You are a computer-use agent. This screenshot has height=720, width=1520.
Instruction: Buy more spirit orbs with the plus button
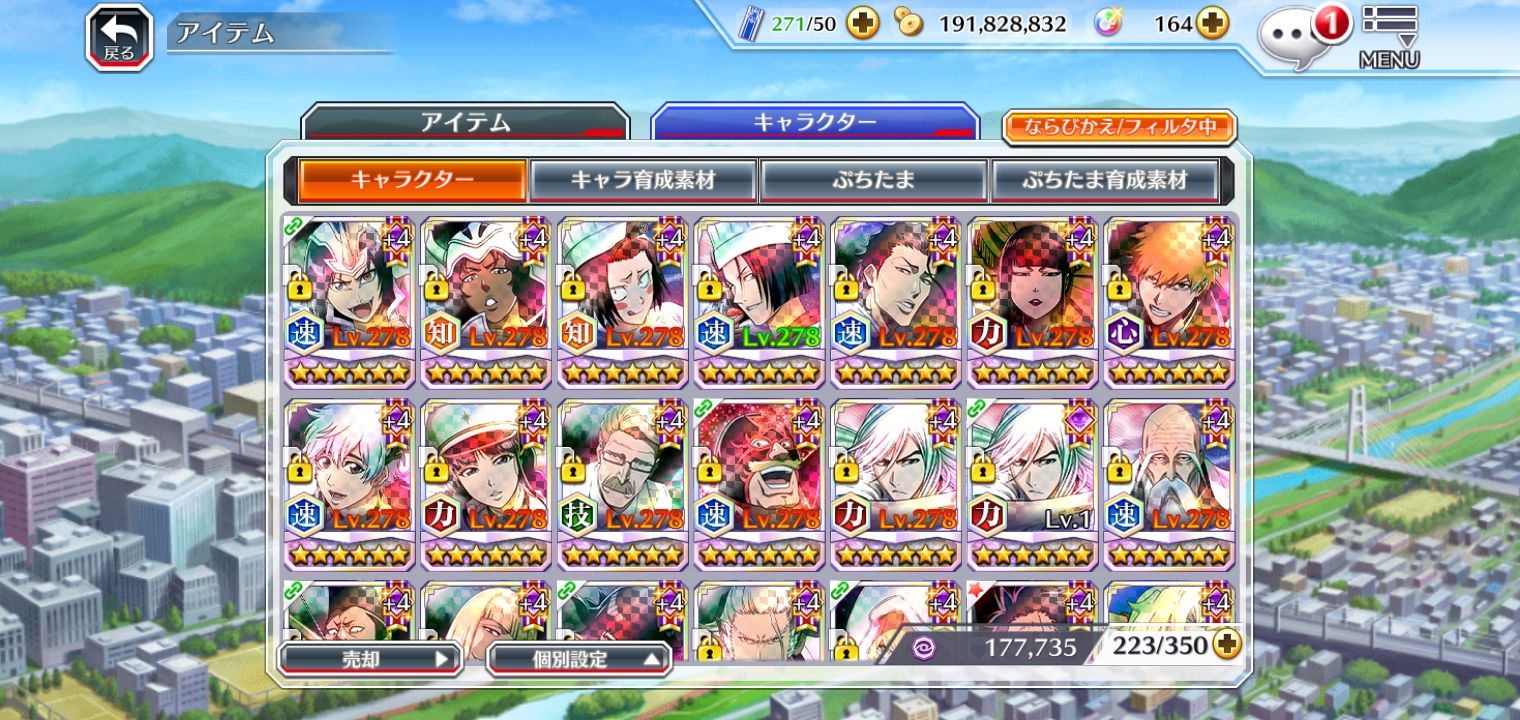pyautogui.click(x=1212, y=24)
